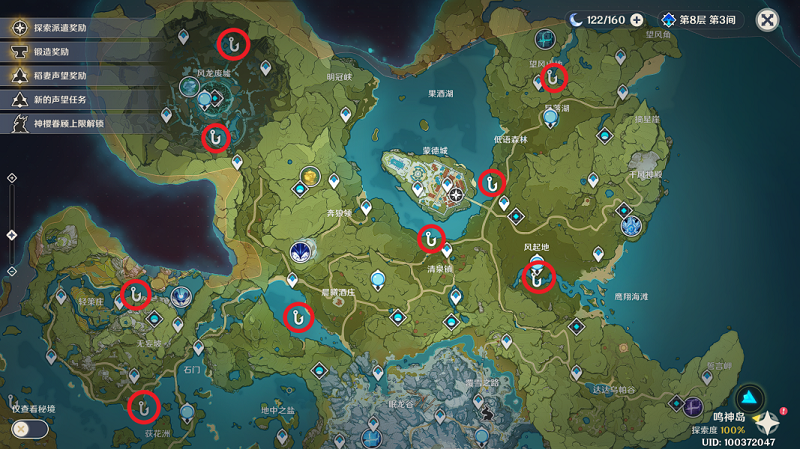
Task: Open the Spiral Abyss 第8层 第3间 shortcut
Action: point(704,20)
